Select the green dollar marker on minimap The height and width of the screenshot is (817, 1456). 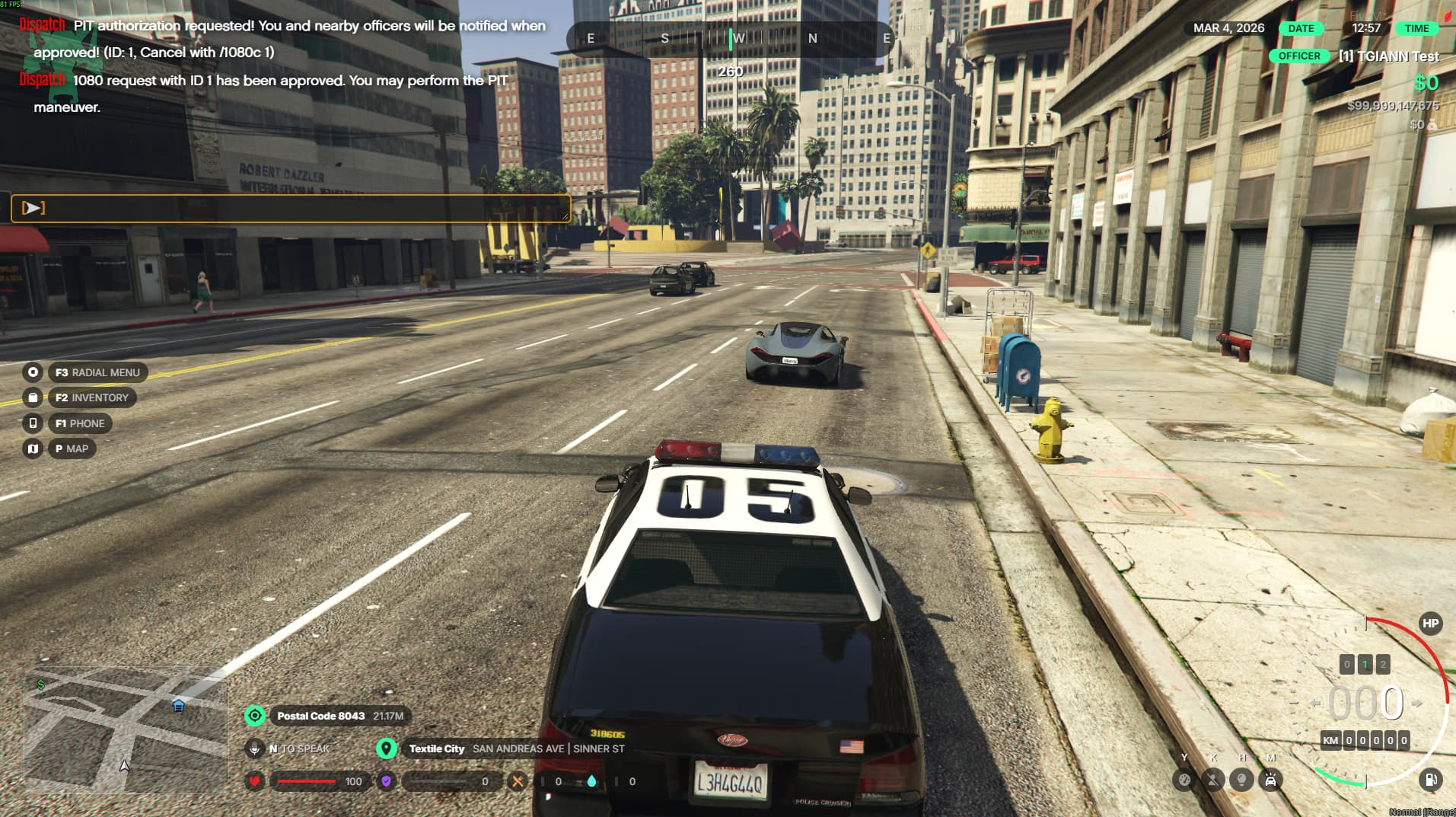(x=40, y=685)
